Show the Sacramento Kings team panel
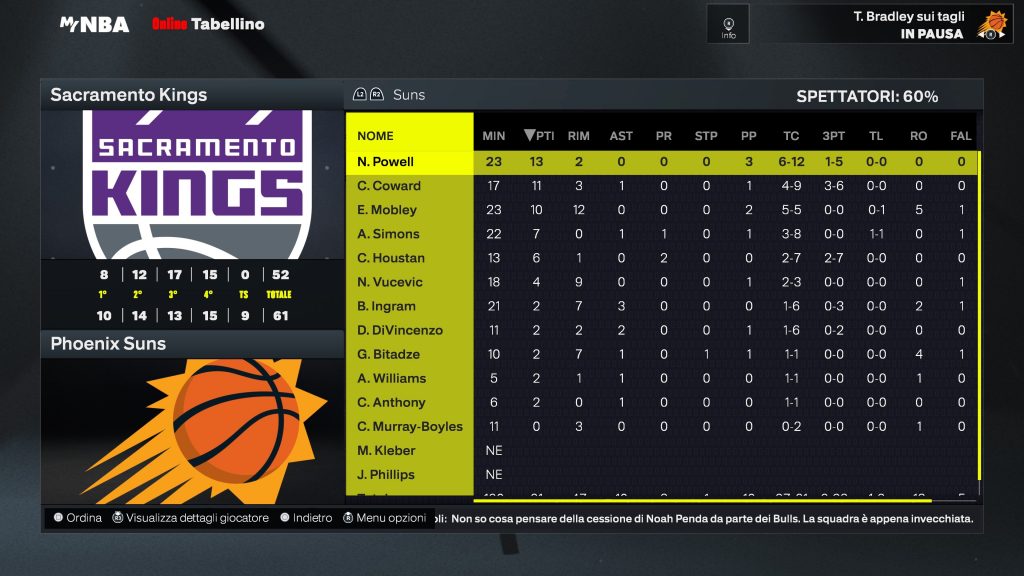The height and width of the screenshot is (576, 1024). tap(129, 96)
